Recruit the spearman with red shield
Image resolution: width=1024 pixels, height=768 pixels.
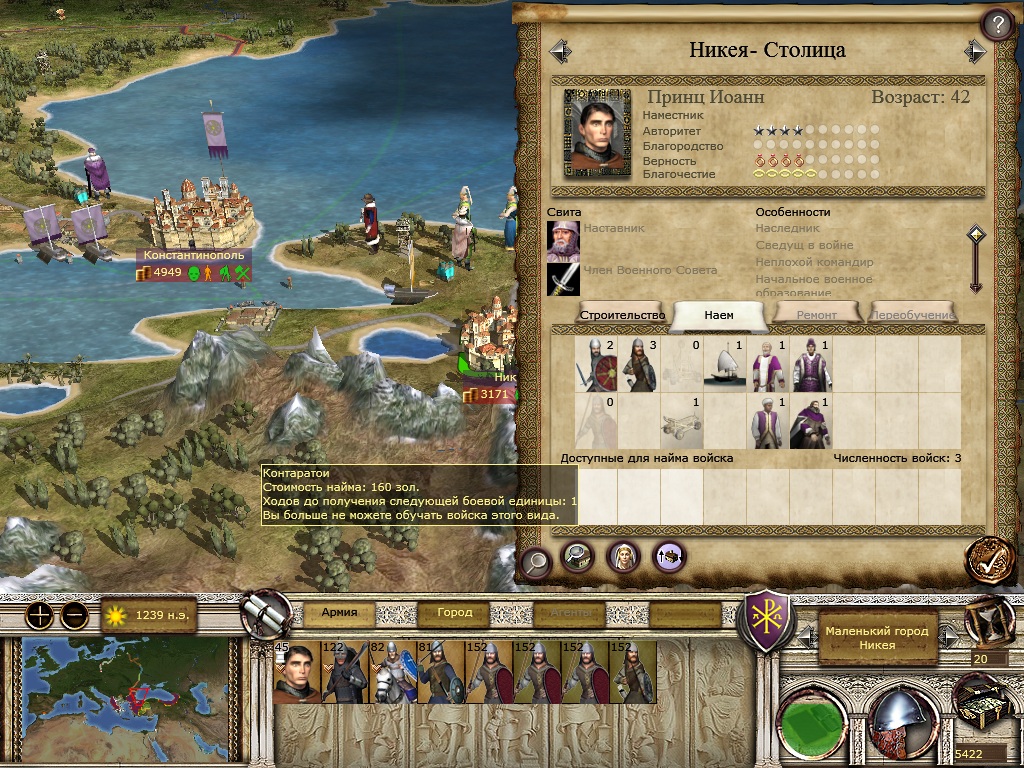pos(597,364)
